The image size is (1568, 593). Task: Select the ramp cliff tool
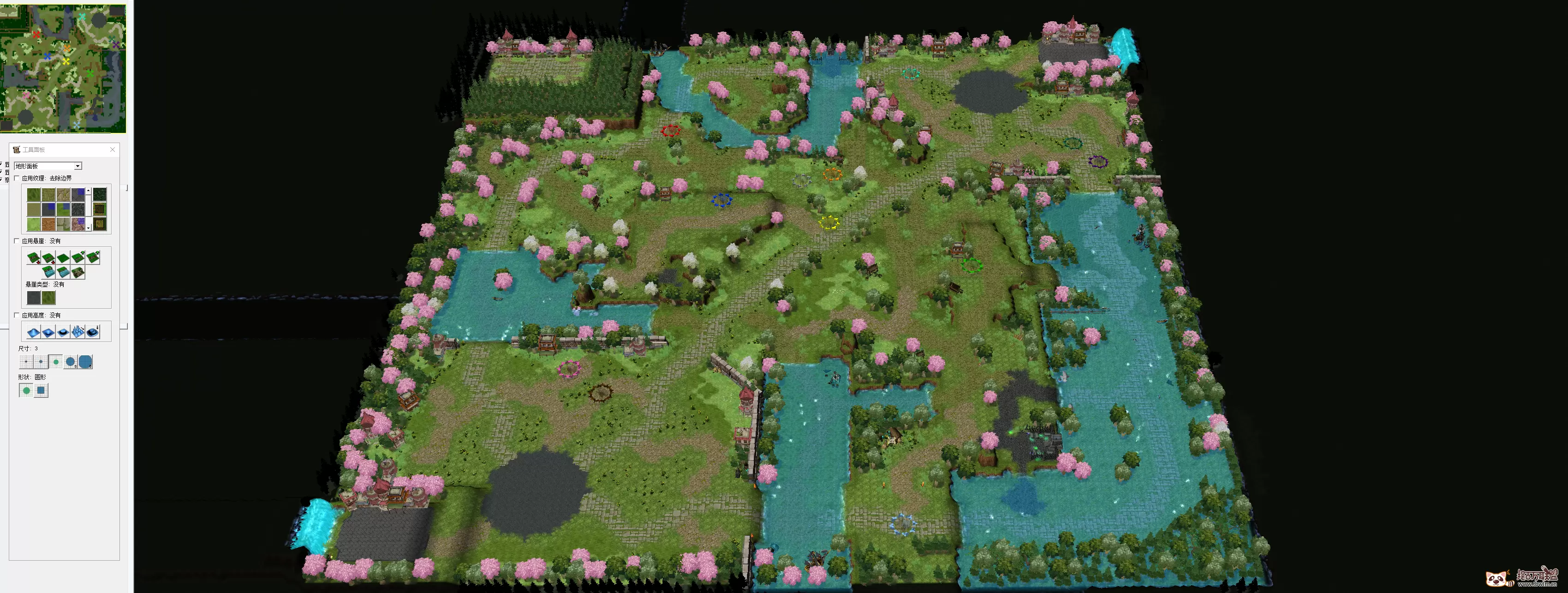(x=78, y=273)
